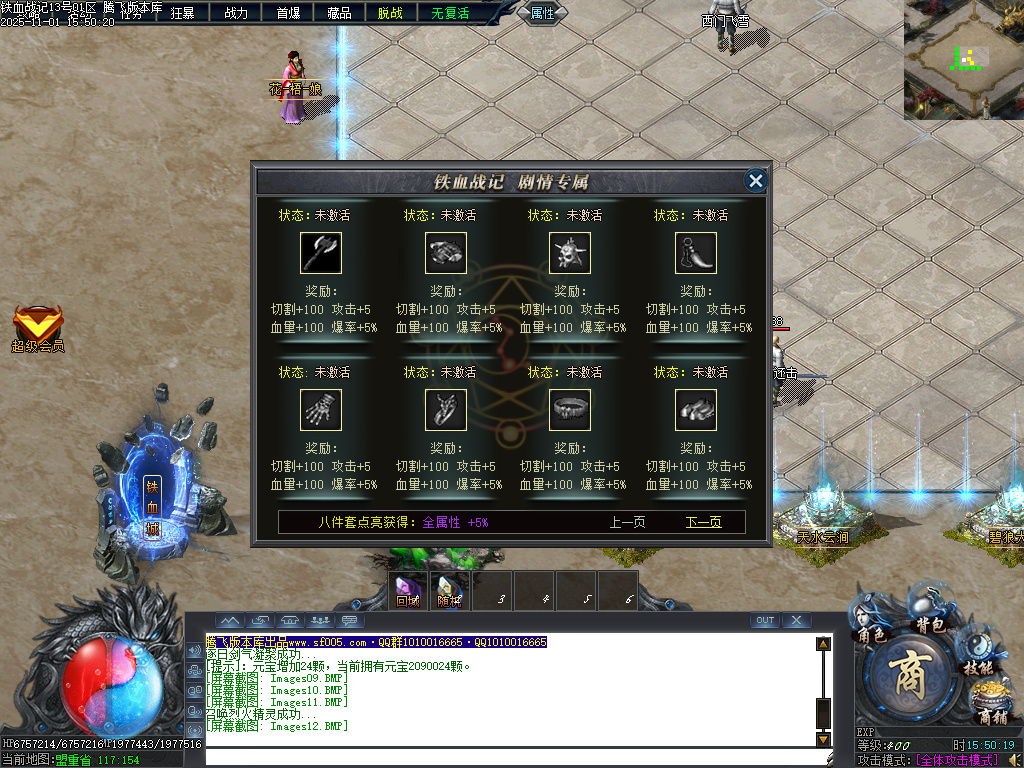Image resolution: width=1024 pixels, height=768 pixels.
Task: Select the horn pendant equipment slot
Action: click(695, 253)
